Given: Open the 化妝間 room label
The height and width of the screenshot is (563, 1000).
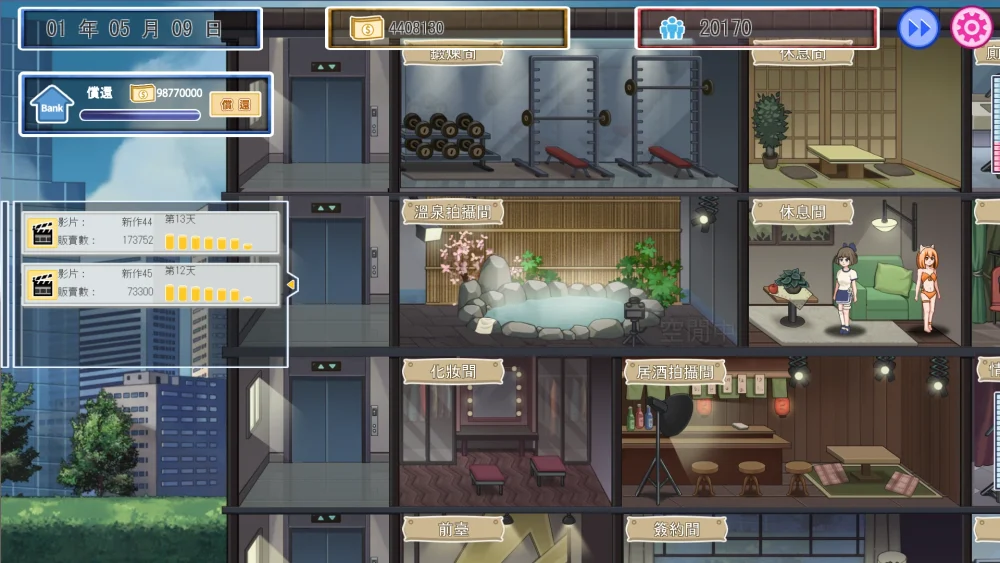Looking at the screenshot, I should [452, 371].
